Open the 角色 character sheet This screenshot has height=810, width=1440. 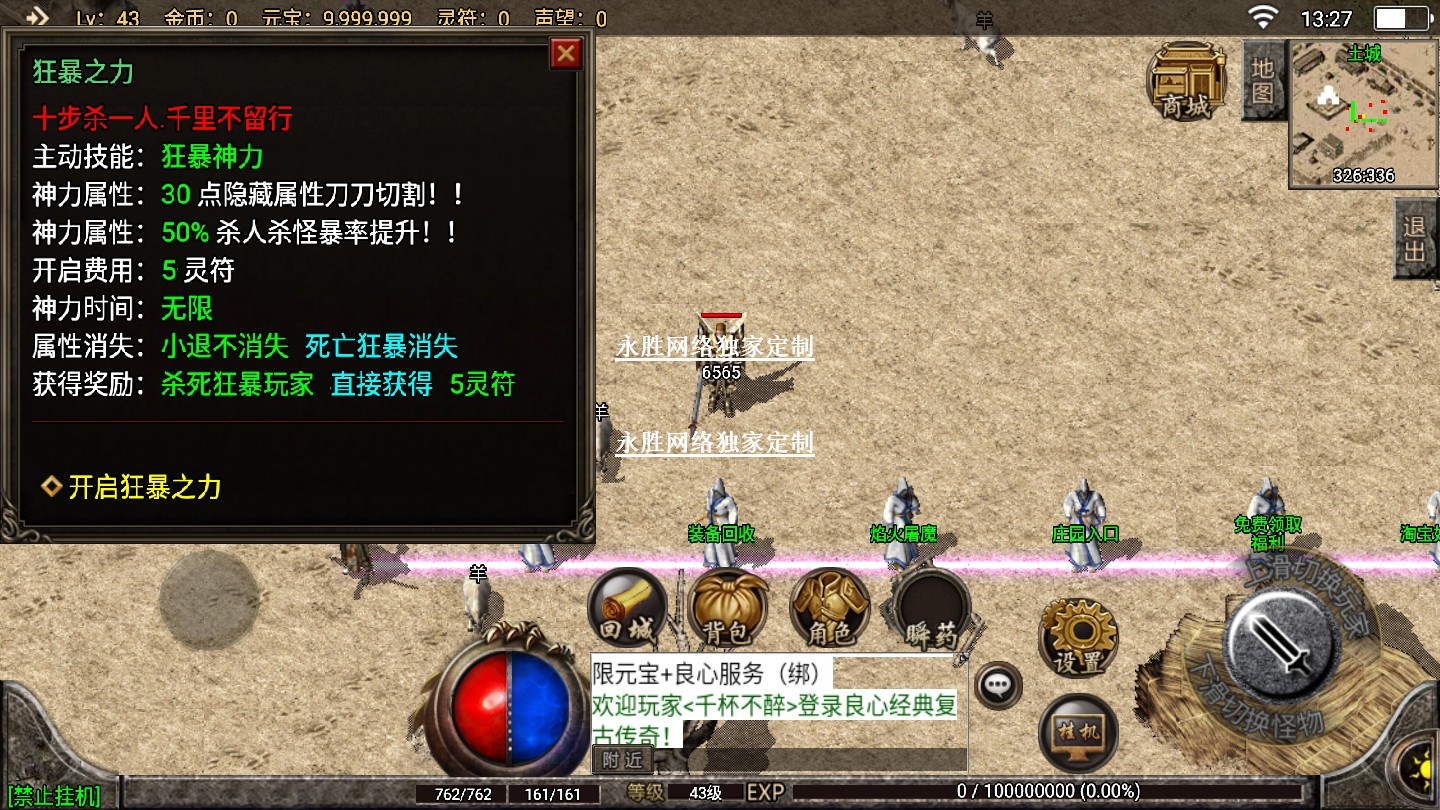(829, 608)
